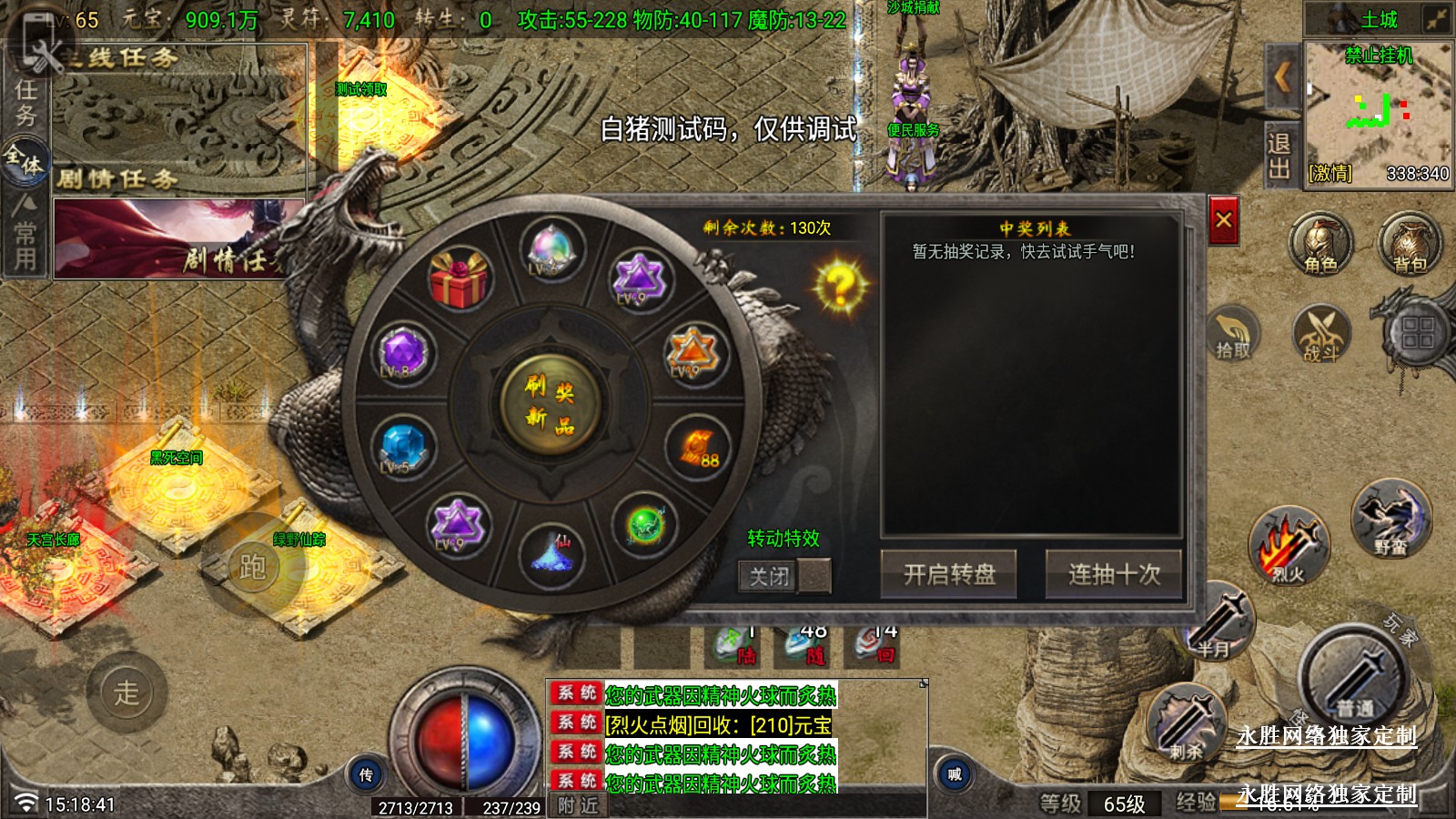Close the lottery wheel panel
1456x819 pixels.
(1223, 220)
